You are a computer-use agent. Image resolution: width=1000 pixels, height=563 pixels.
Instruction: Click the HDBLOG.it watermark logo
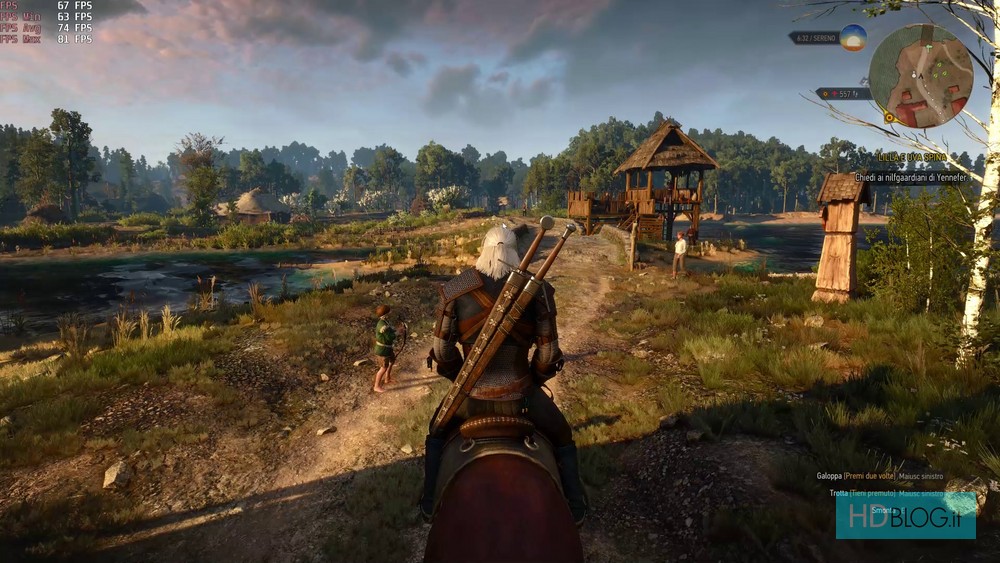click(905, 515)
